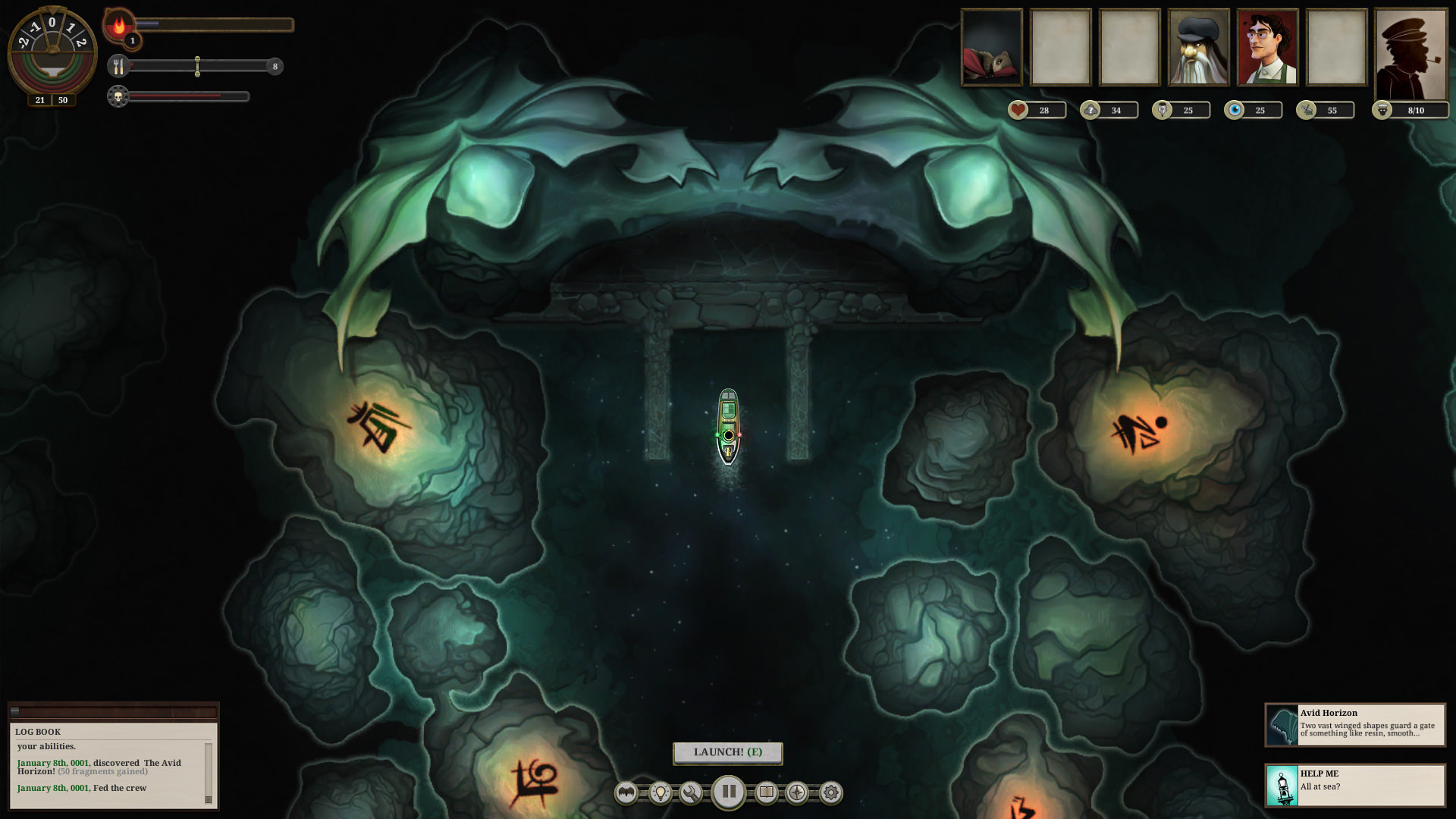Toggle the bat companion icon
Screen dimensions: 1456x819
[x=626, y=792]
